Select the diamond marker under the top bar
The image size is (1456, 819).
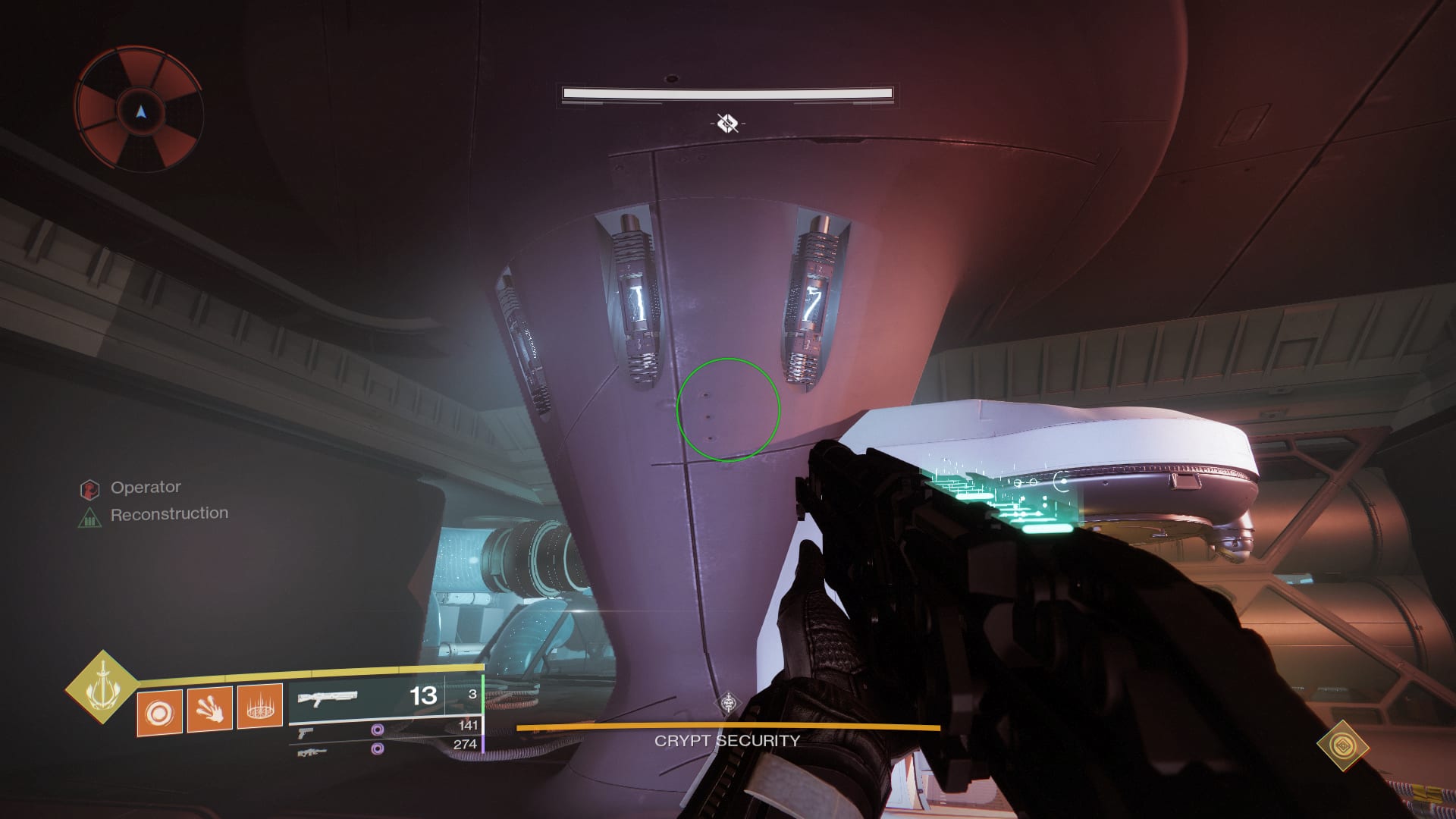pos(727,123)
